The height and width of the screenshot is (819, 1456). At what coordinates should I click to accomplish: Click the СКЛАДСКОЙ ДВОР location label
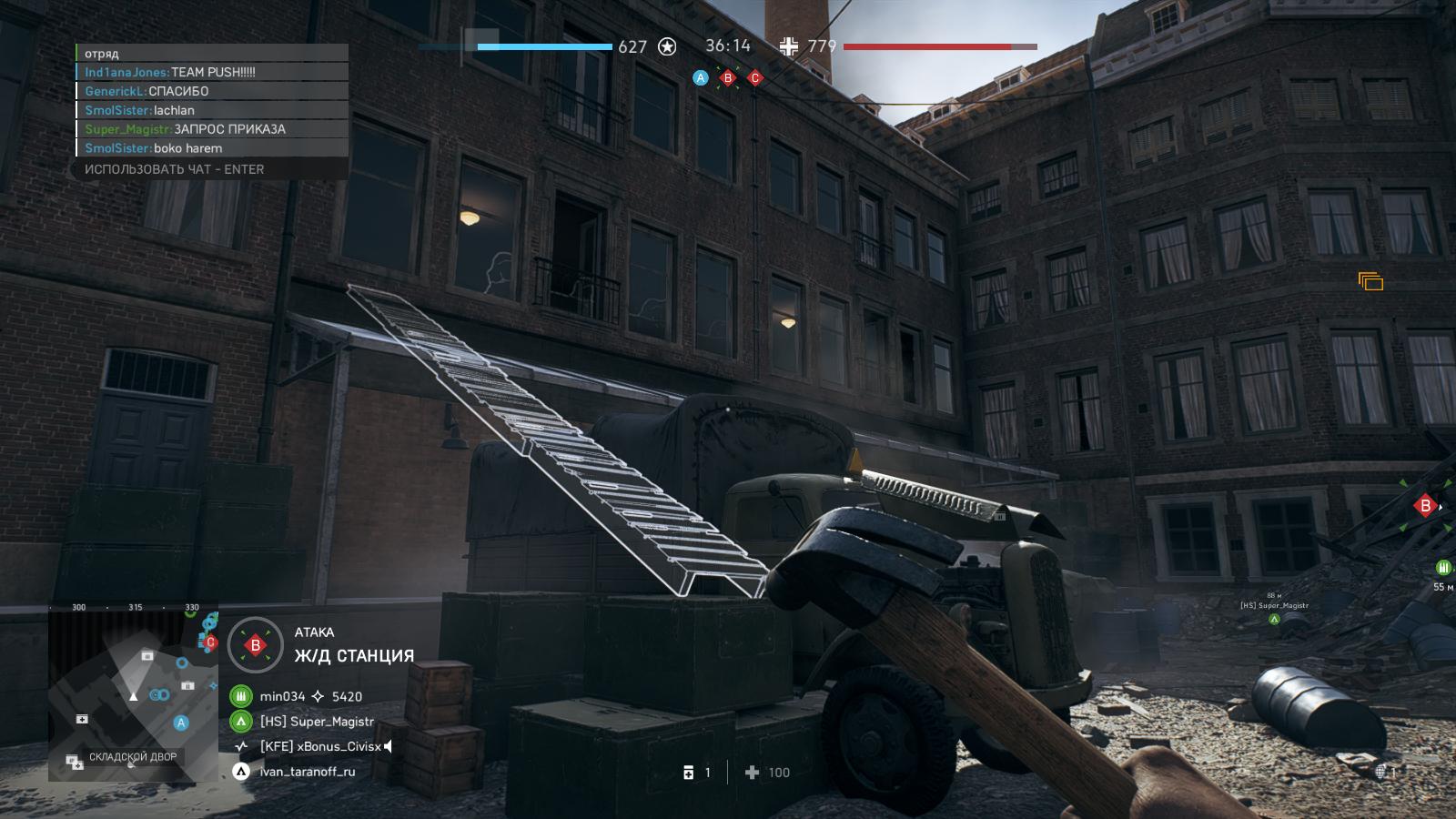[131, 757]
